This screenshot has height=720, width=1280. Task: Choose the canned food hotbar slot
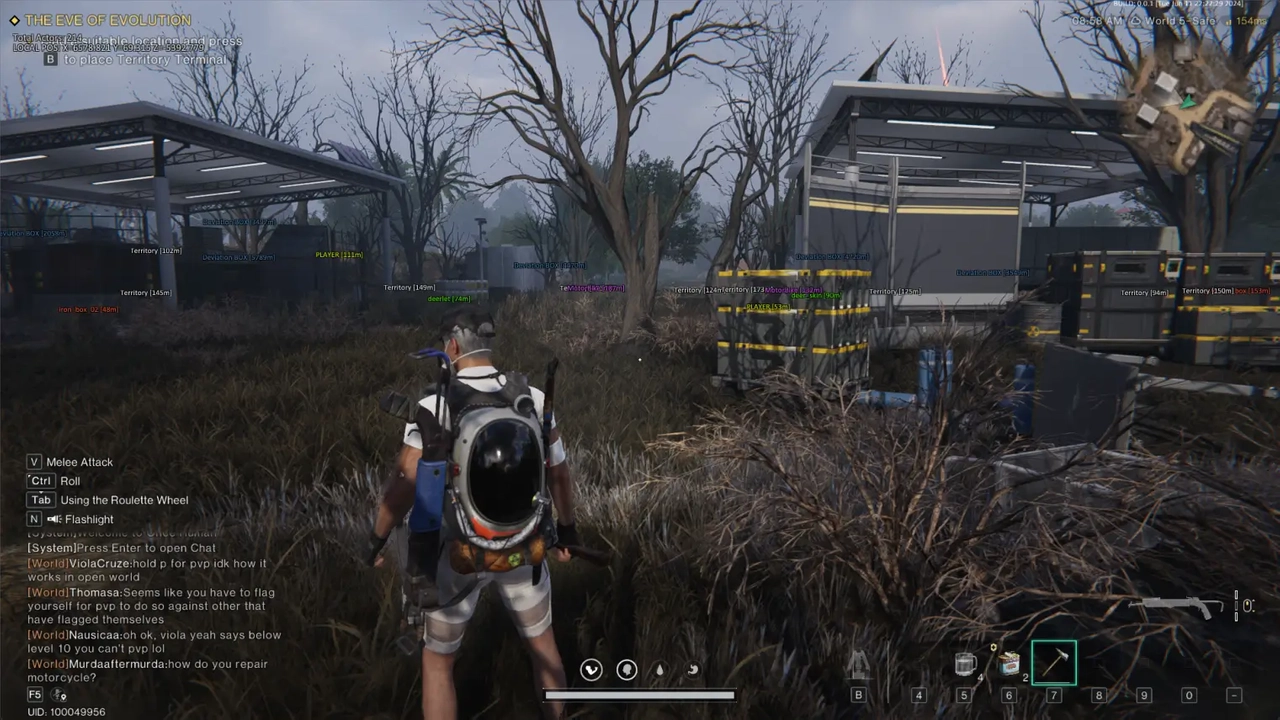[x=1010, y=663]
